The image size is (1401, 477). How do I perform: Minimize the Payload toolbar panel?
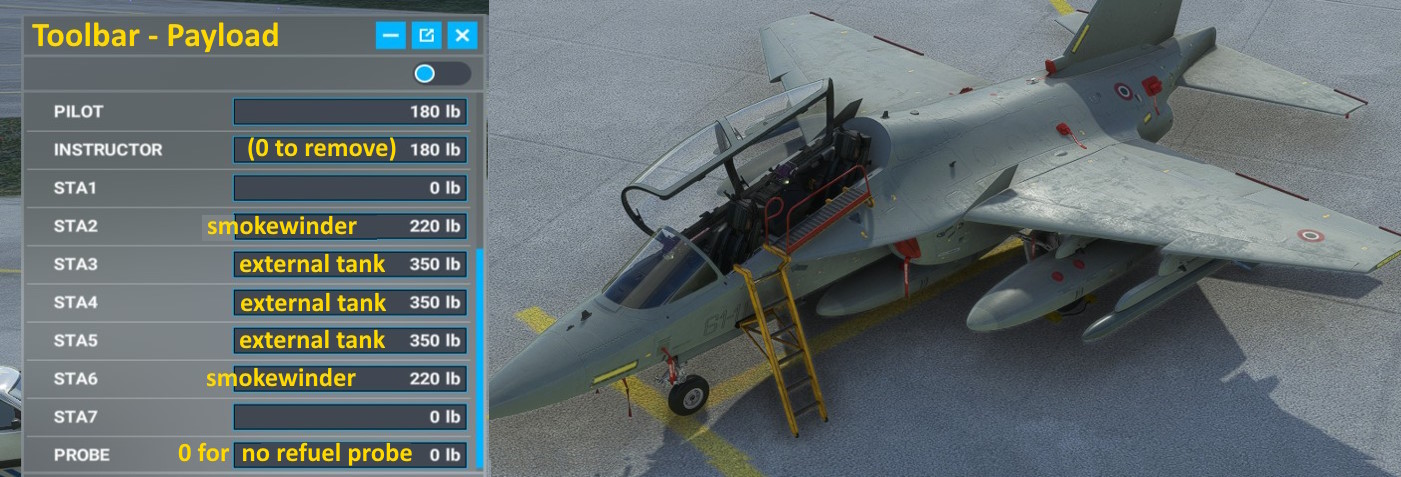click(x=391, y=36)
